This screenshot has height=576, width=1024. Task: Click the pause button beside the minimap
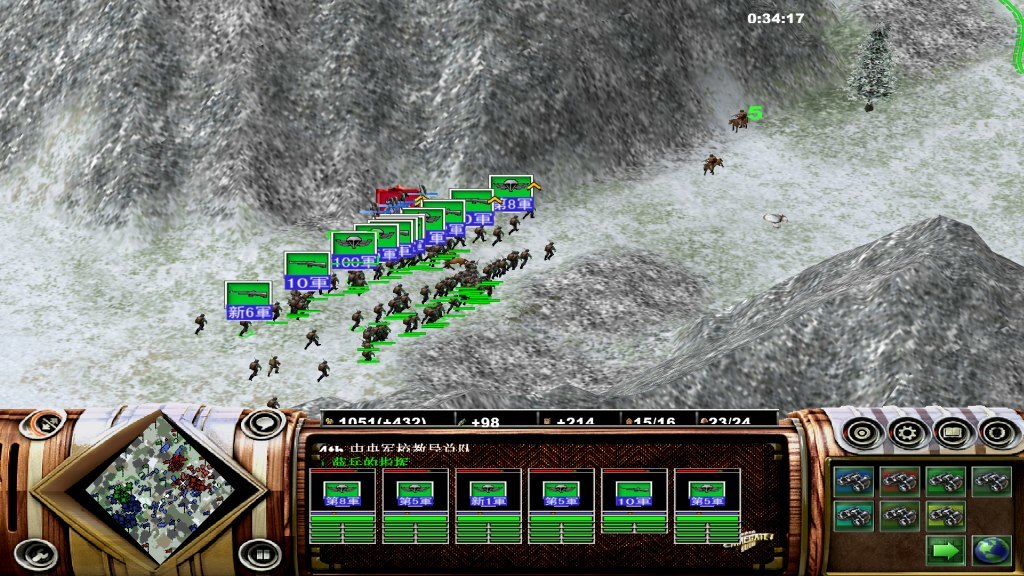pyautogui.click(x=259, y=552)
